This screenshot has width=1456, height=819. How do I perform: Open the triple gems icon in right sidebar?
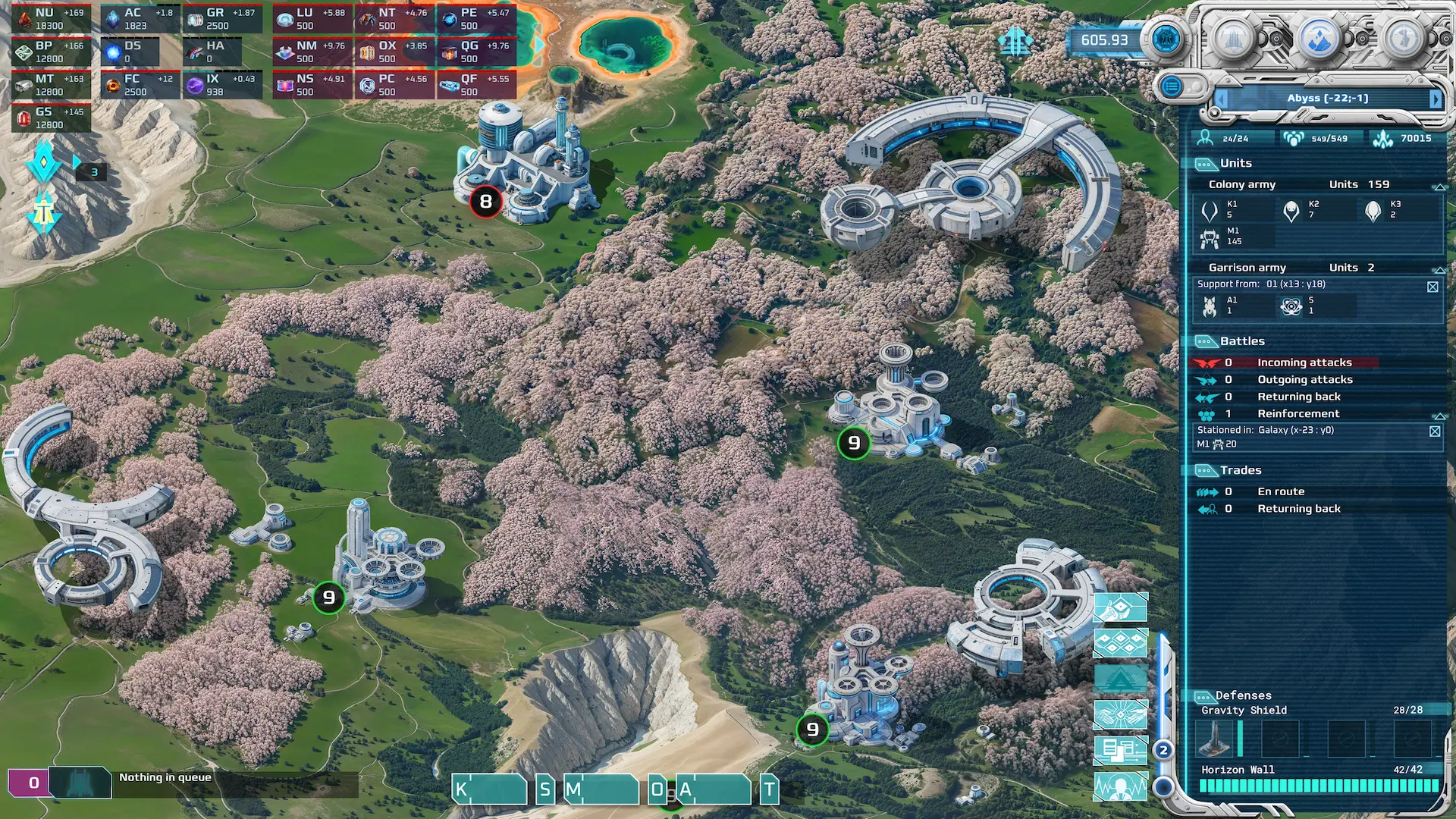(x=1120, y=643)
